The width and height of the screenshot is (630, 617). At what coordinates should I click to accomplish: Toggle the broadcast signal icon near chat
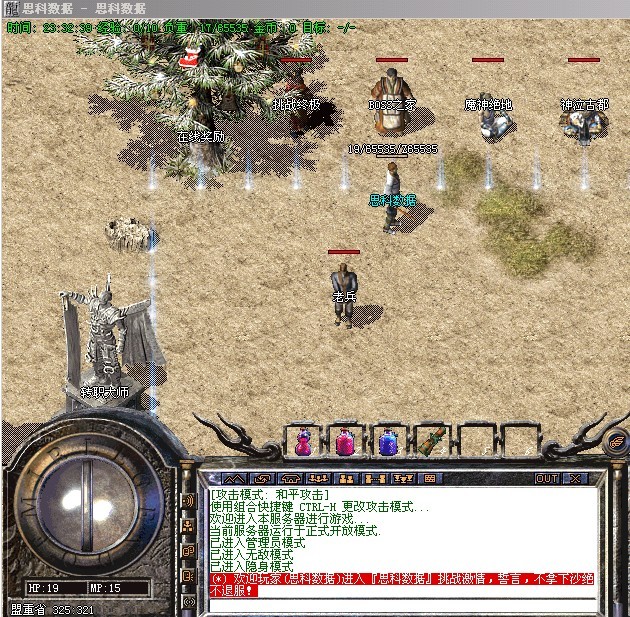tap(189, 602)
